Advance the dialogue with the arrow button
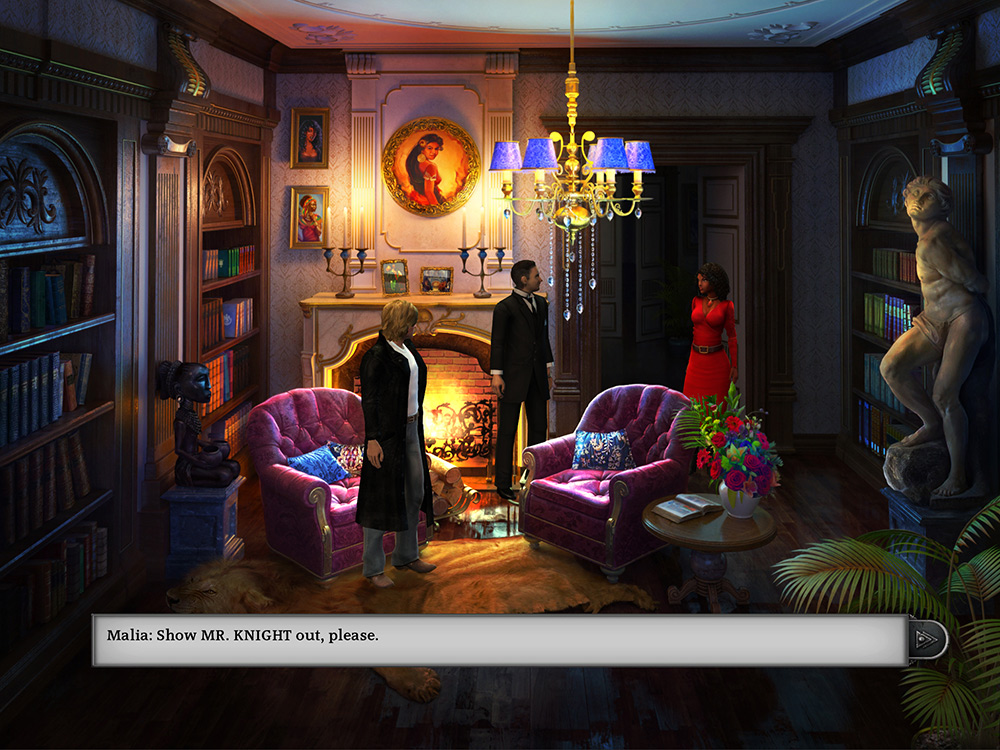The width and height of the screenshot is (1000, 750). (928, 639)
